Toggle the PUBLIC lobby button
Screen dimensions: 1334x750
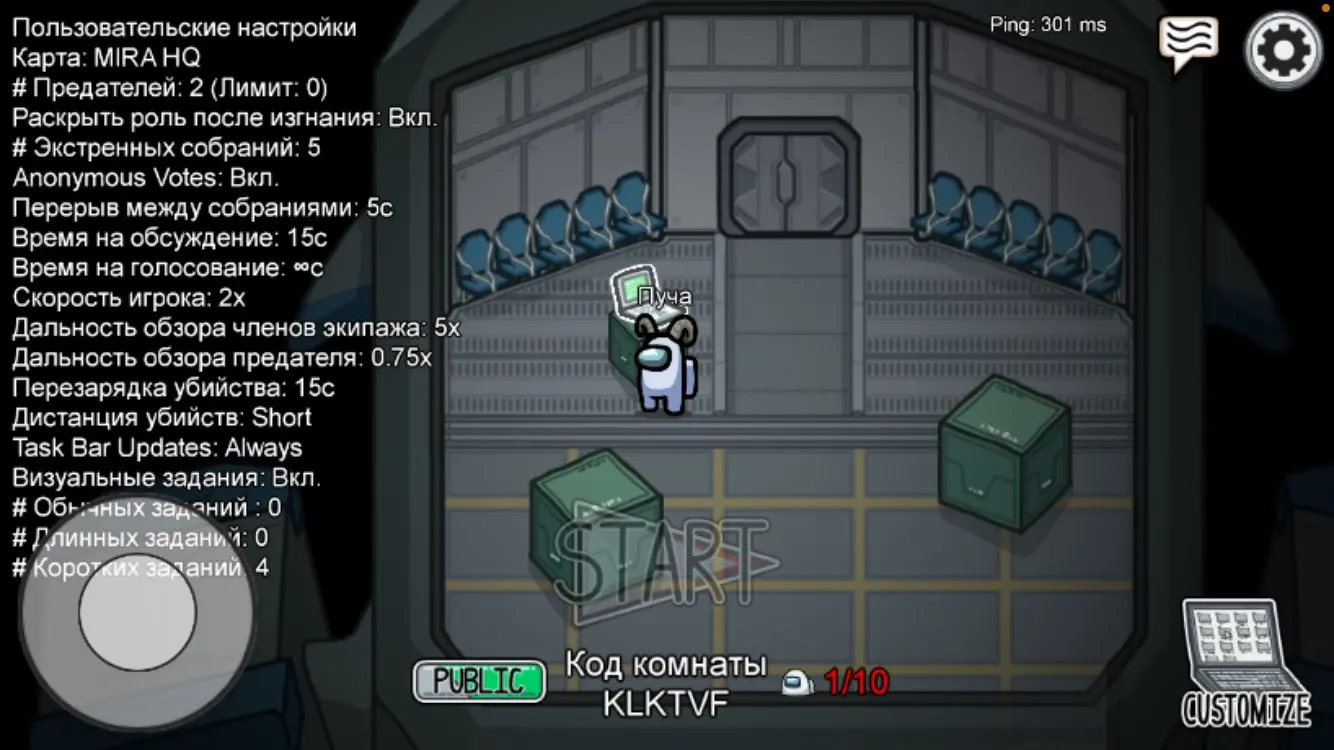tap(480, 681)
